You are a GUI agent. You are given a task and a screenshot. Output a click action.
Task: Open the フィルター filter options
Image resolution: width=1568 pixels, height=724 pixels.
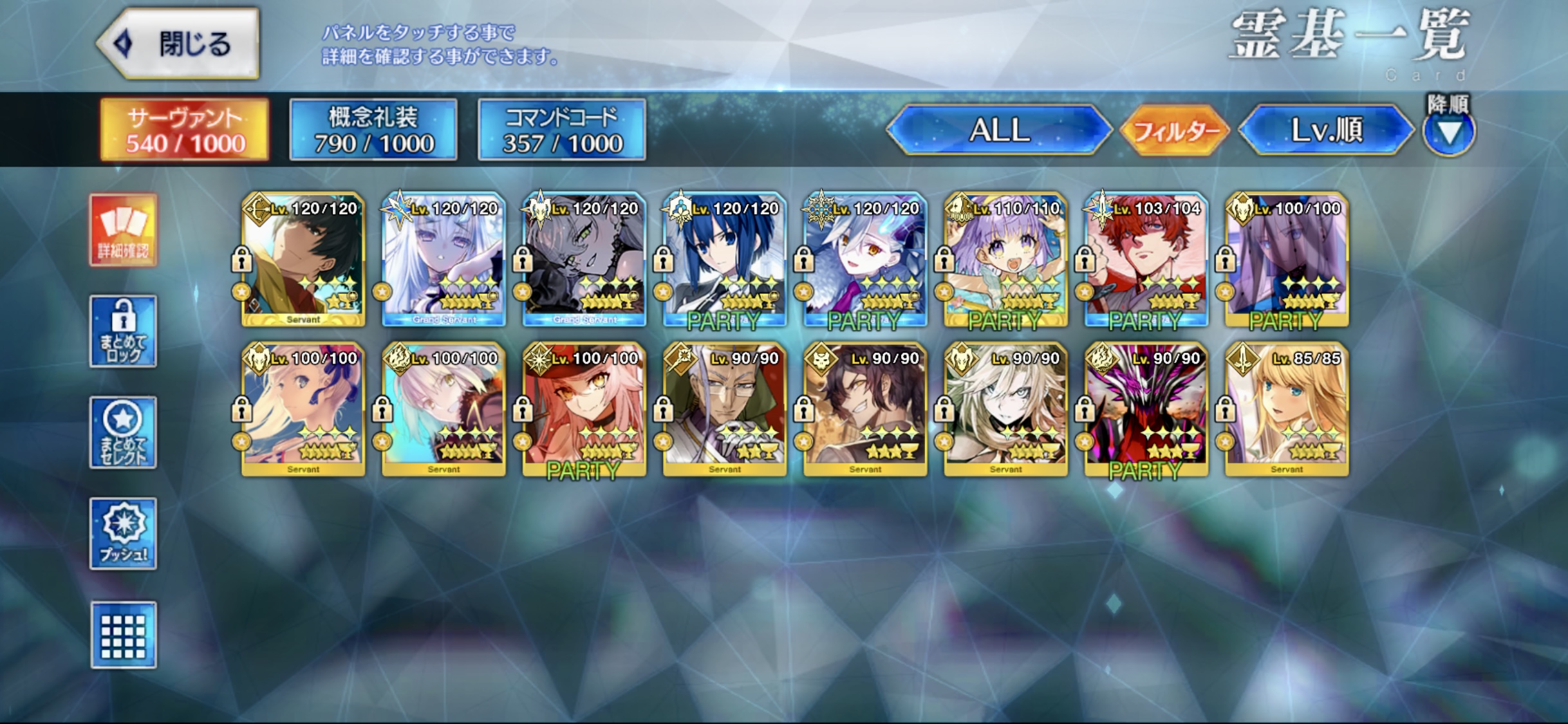1175,131
